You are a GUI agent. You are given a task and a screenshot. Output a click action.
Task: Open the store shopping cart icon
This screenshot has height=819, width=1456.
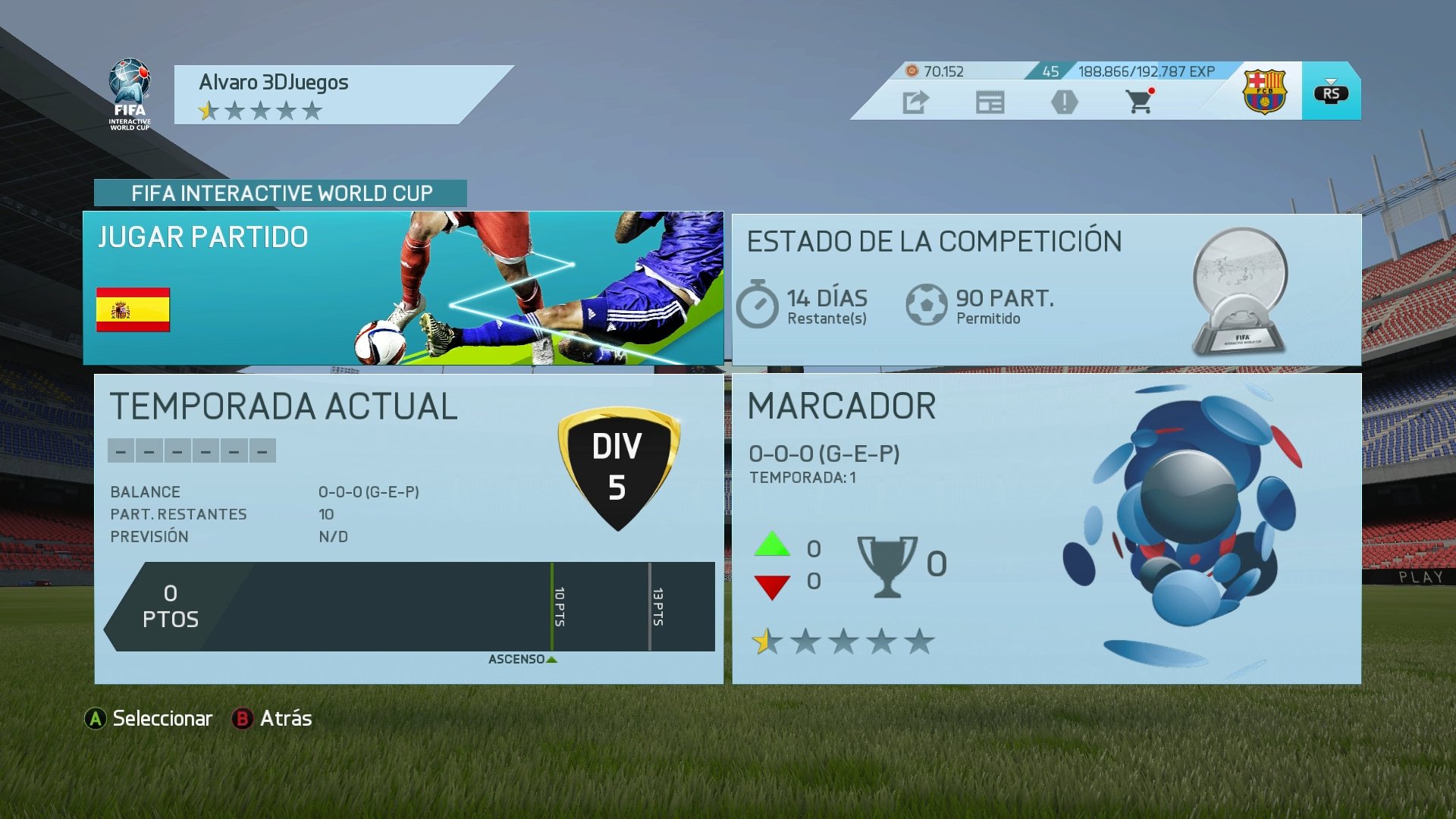1137,102
